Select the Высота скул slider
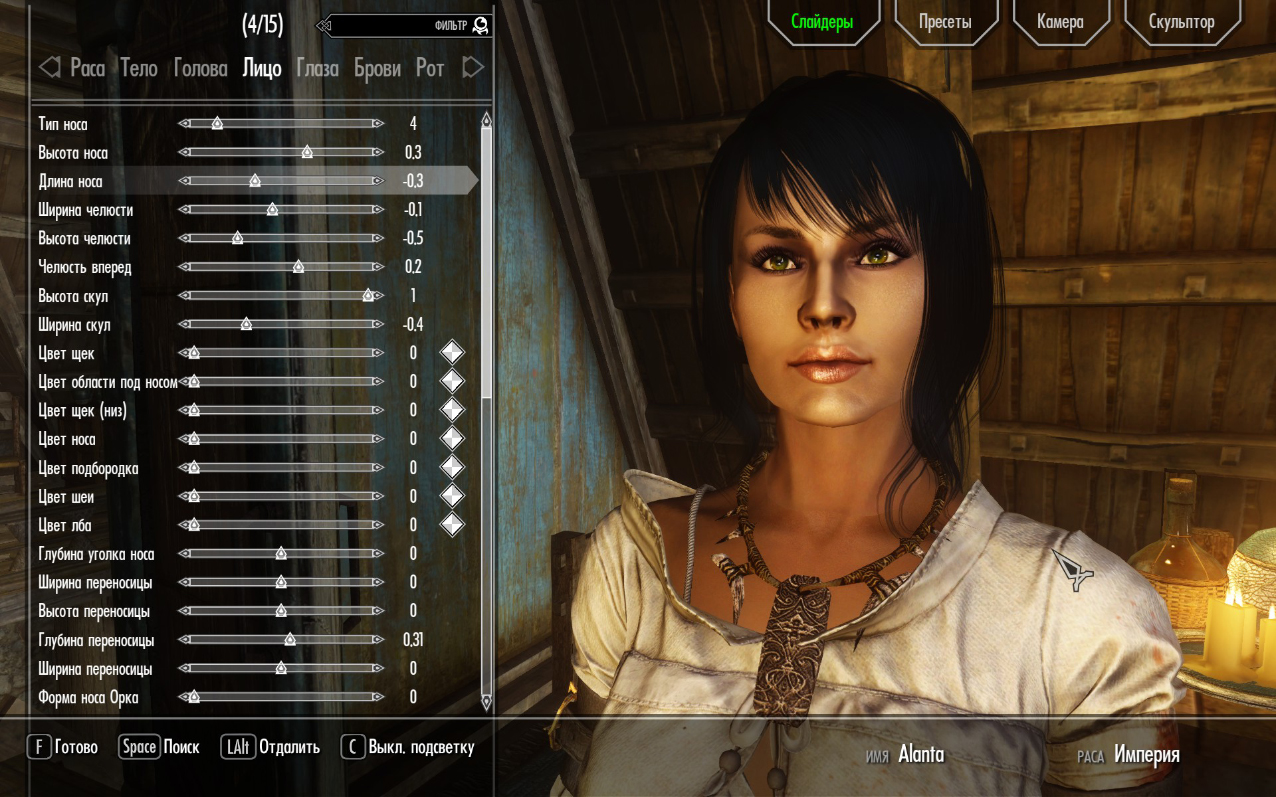The height and width of the screenshot is (797, 1276). (x=281, y=296)
